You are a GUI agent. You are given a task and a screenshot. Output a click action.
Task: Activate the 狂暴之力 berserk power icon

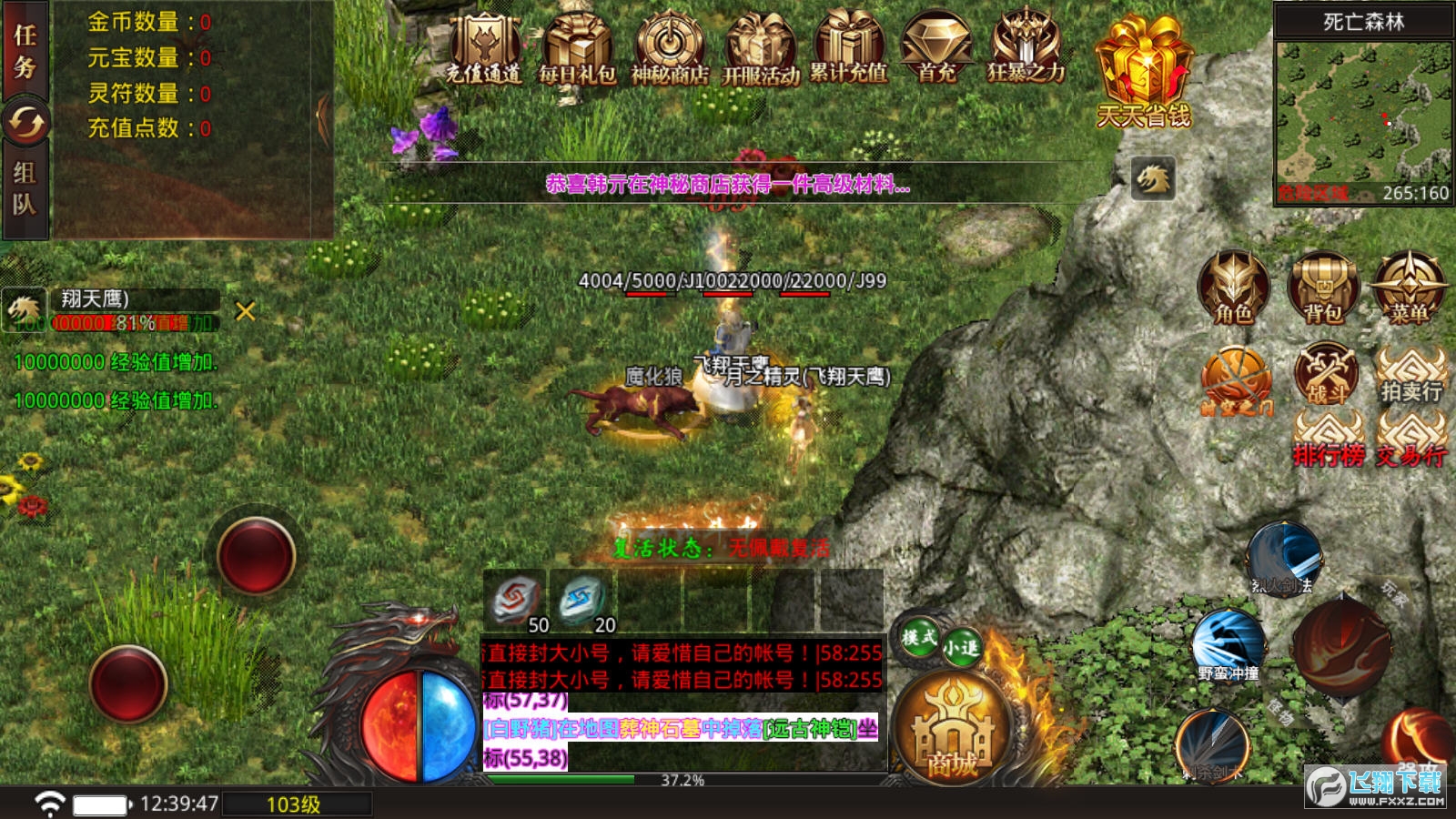tap(1026, 49)
